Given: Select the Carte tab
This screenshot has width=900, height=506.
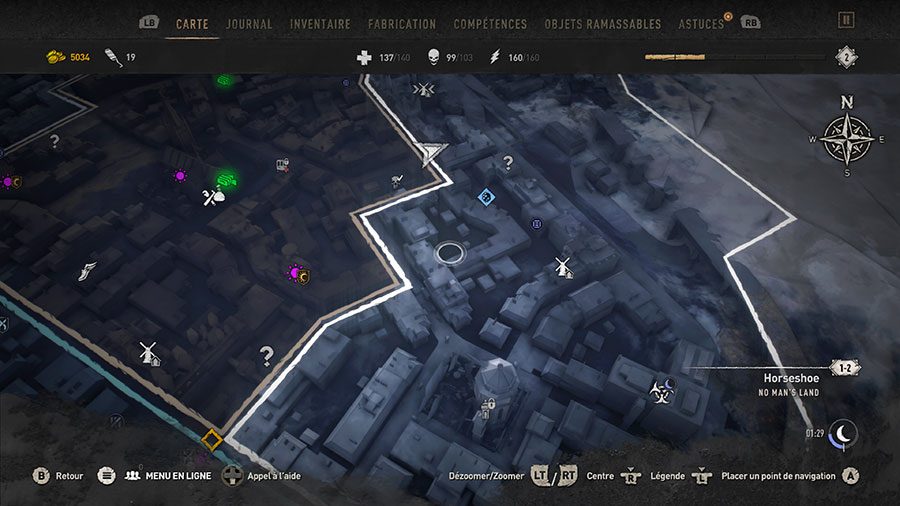Looking at the screenshot, I should 192,23.
